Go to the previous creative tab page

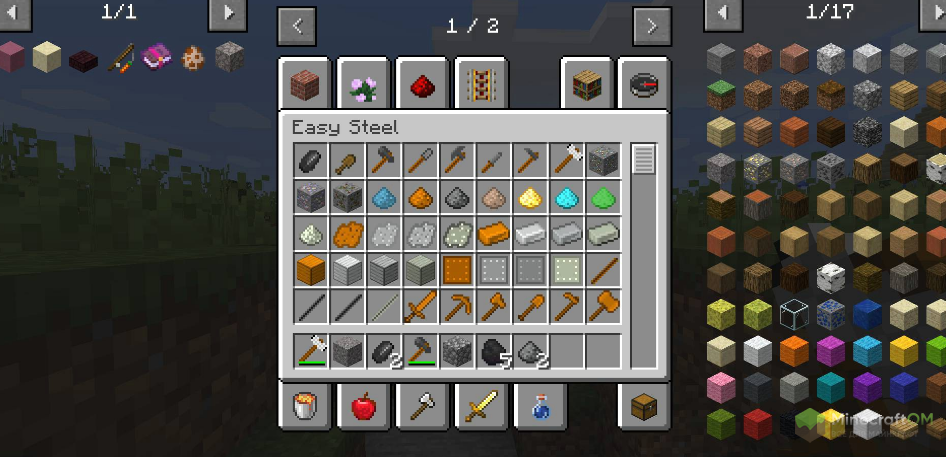[297, 26]
